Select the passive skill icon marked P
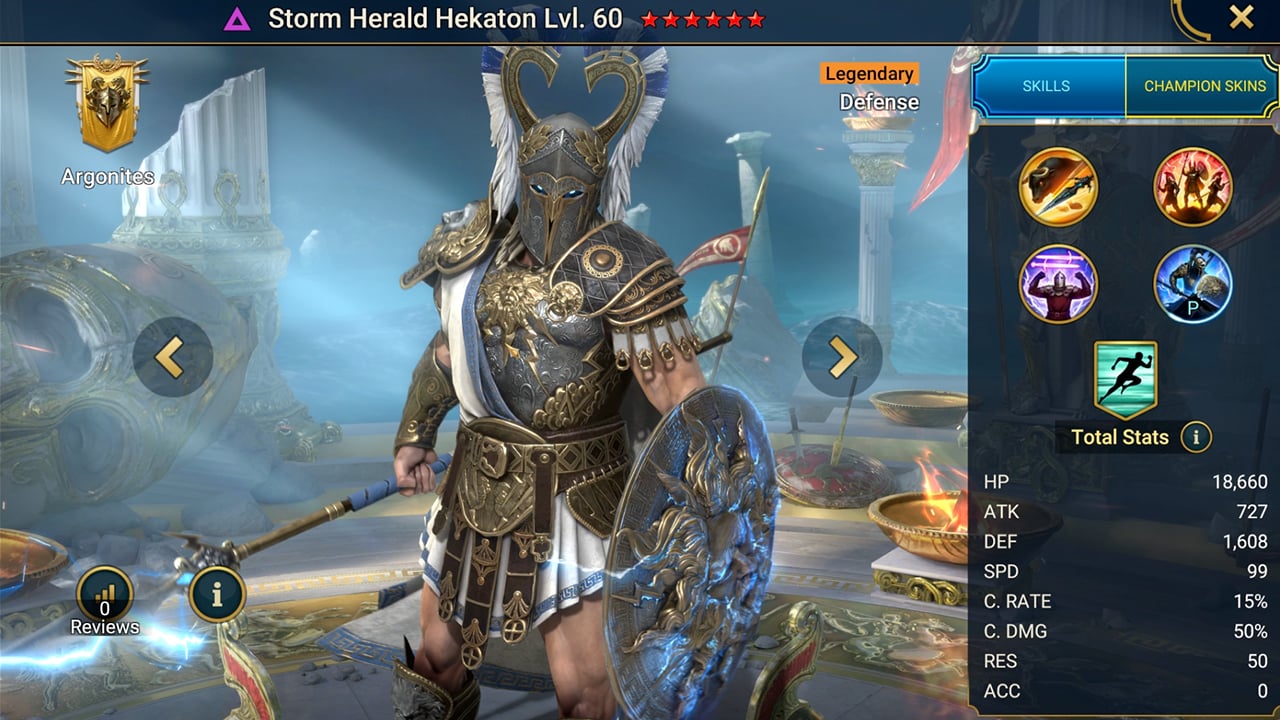Viewport: 1280px width, 720px height. click(x=1192, y=284)
